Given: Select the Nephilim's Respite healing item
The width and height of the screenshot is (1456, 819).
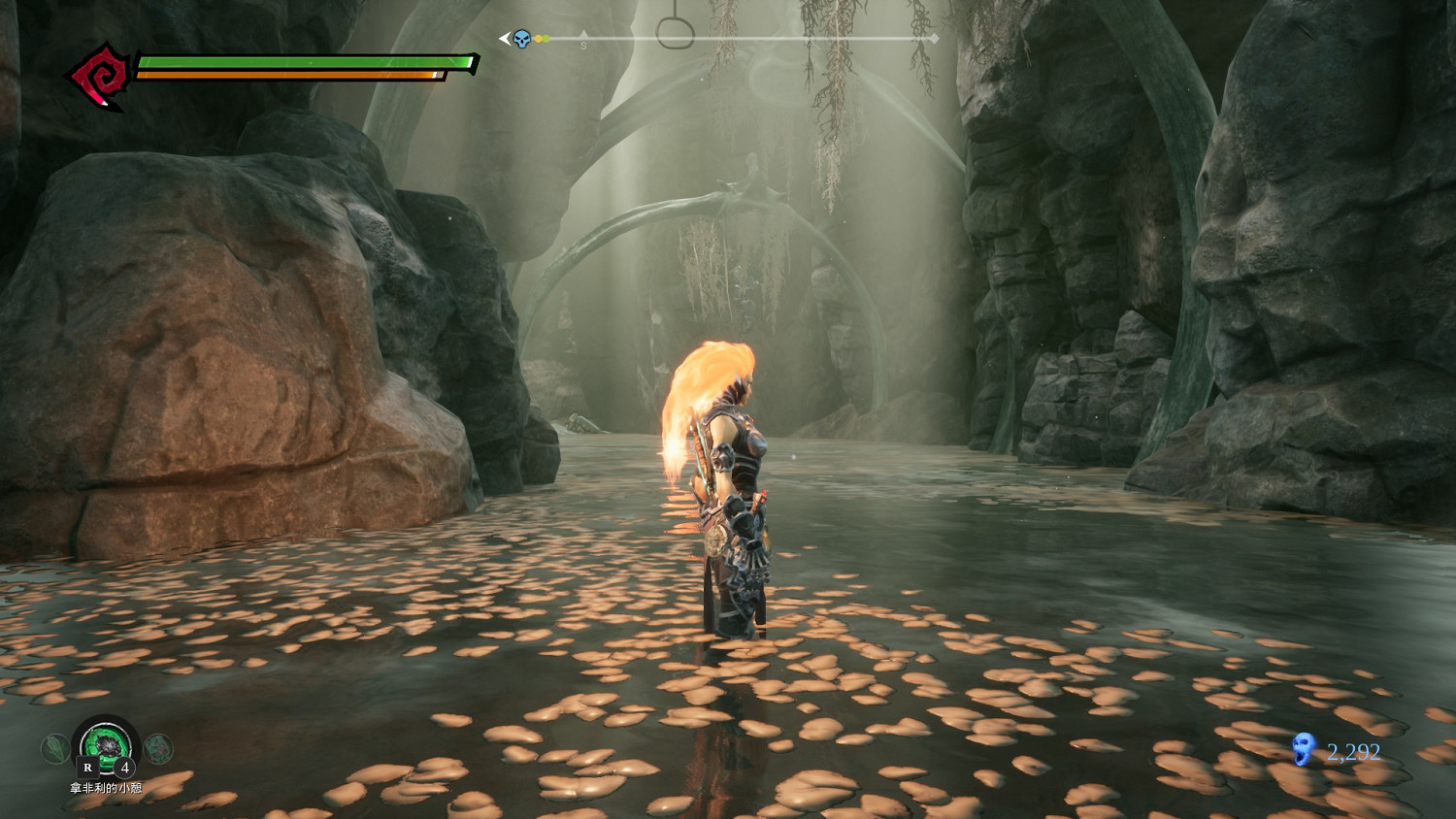Looking at the screenshot, I should click(x=106, y=745).
